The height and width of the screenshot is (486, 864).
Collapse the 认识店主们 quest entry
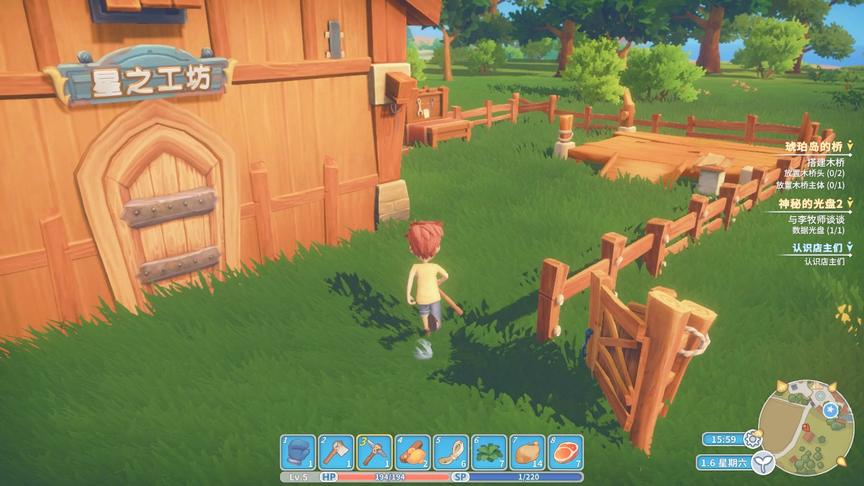pos(849,246)
